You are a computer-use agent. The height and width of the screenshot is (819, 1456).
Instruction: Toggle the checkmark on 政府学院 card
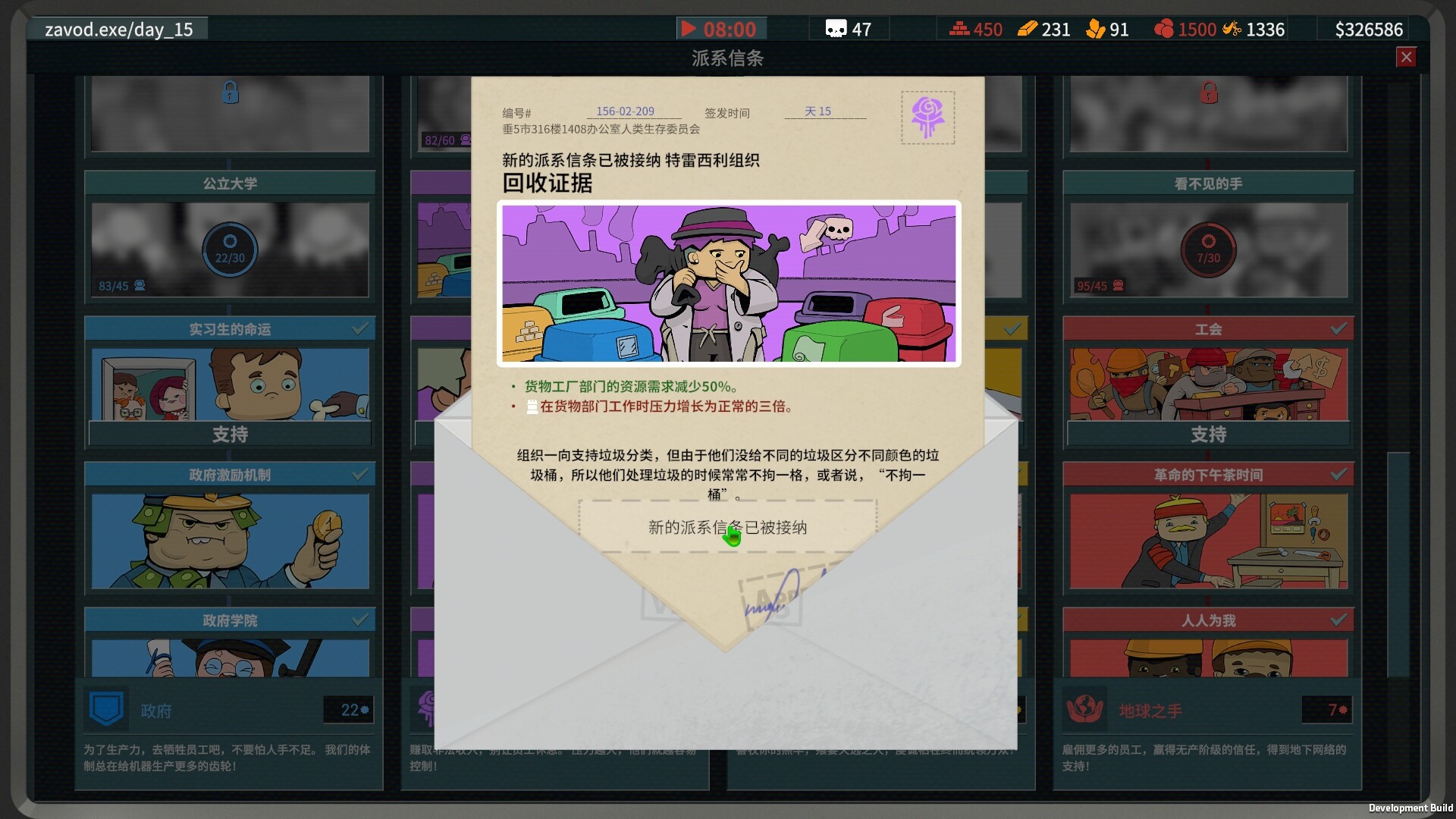click(359, 620)
